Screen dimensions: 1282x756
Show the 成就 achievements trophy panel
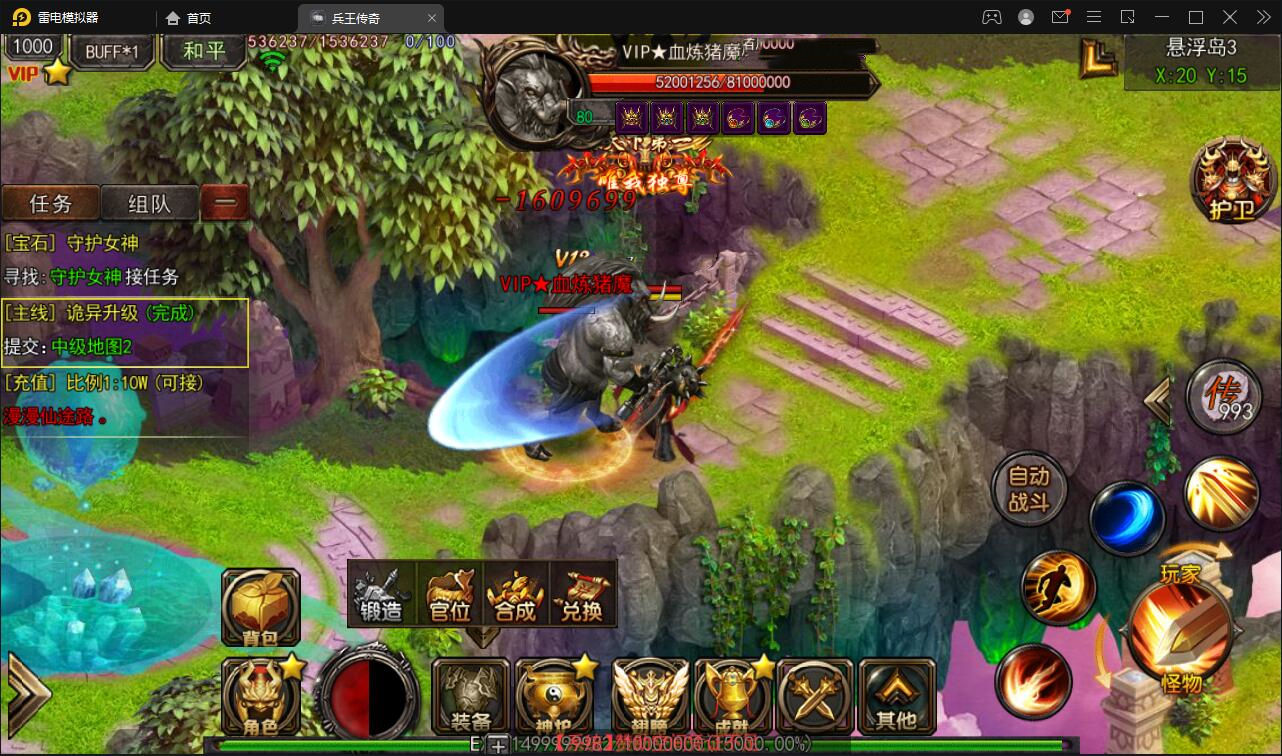click(733, 696)
